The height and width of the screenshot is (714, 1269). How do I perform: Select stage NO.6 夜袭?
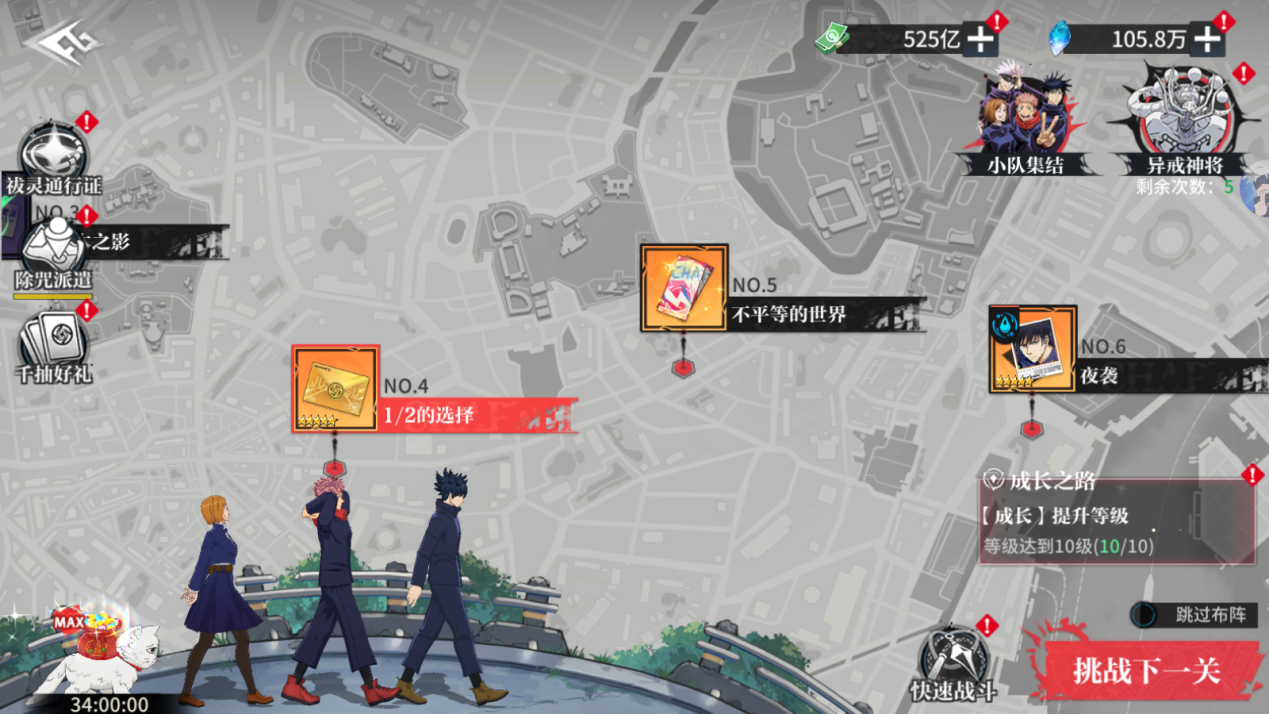(1032, 350)
